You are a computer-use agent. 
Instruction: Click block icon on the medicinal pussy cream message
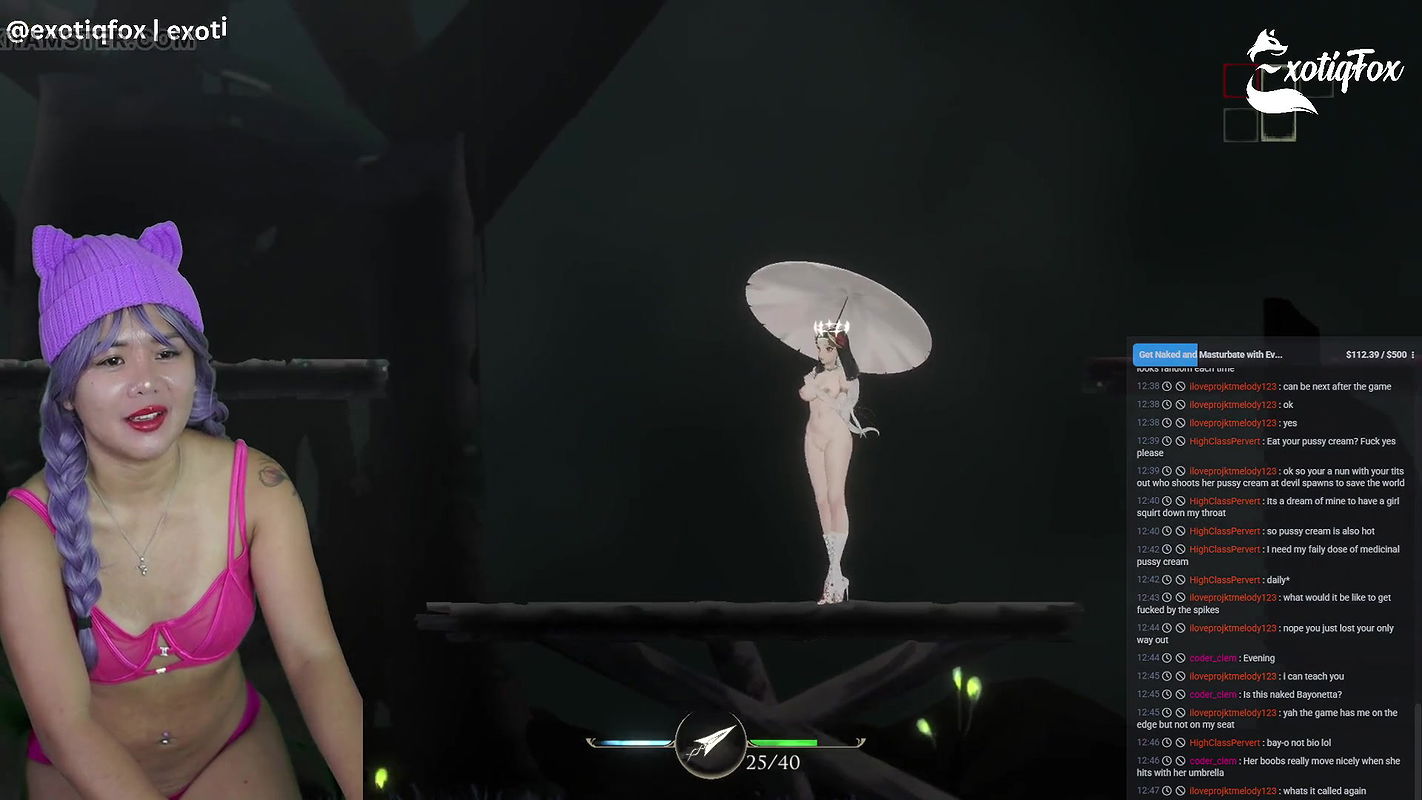pyautogui.click(x=1180, y=548)
